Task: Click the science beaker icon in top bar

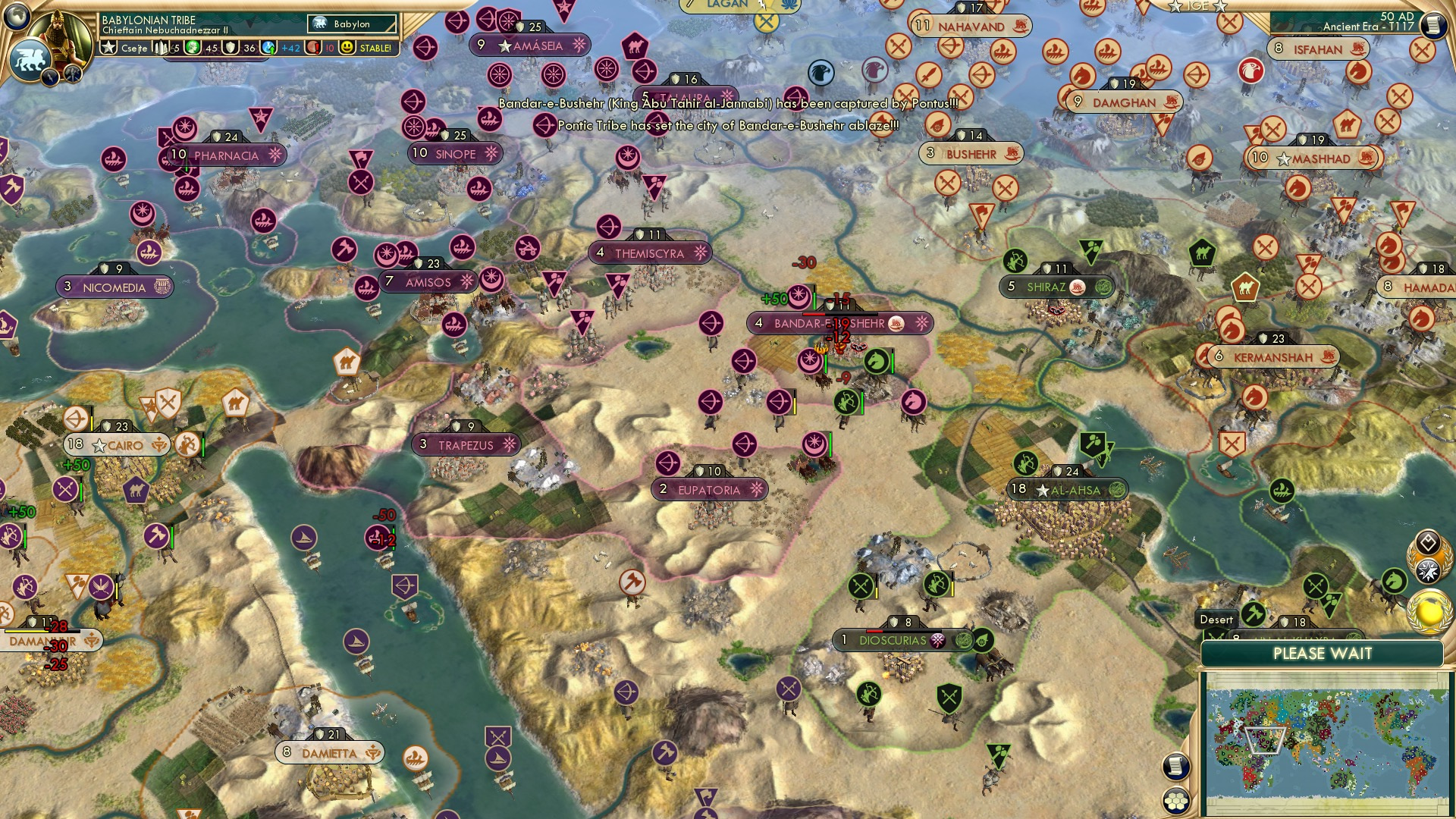Action: [268, 47]
